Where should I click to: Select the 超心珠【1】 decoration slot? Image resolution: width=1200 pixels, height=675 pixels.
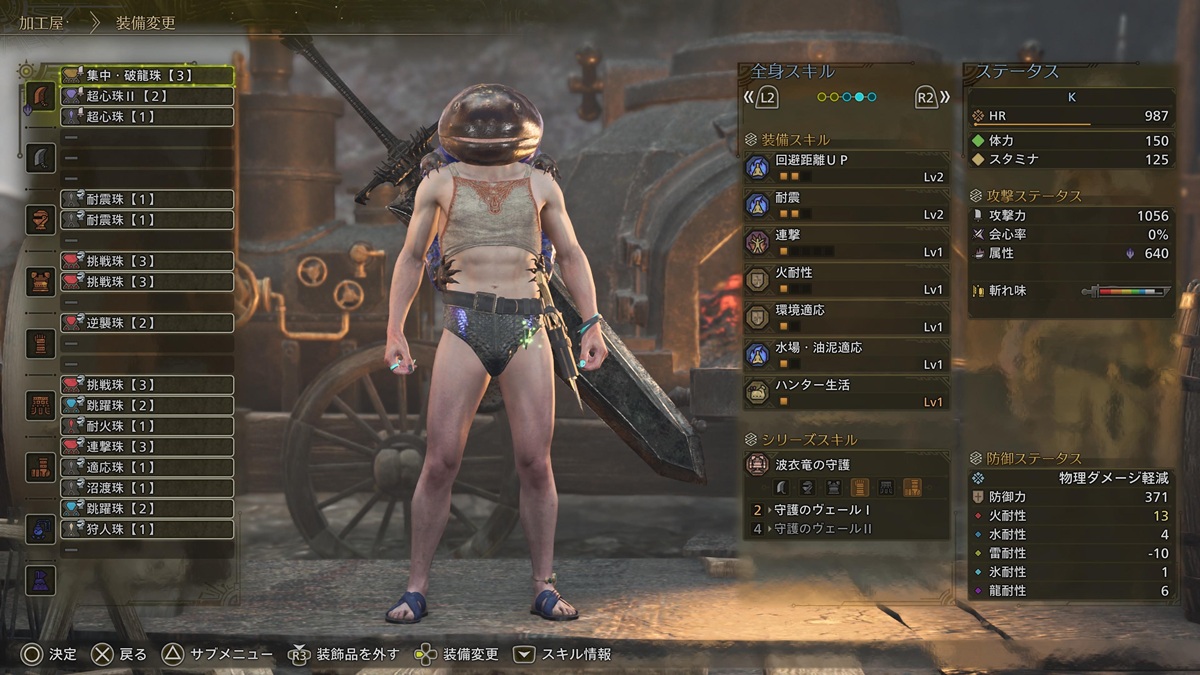(147, 117)
